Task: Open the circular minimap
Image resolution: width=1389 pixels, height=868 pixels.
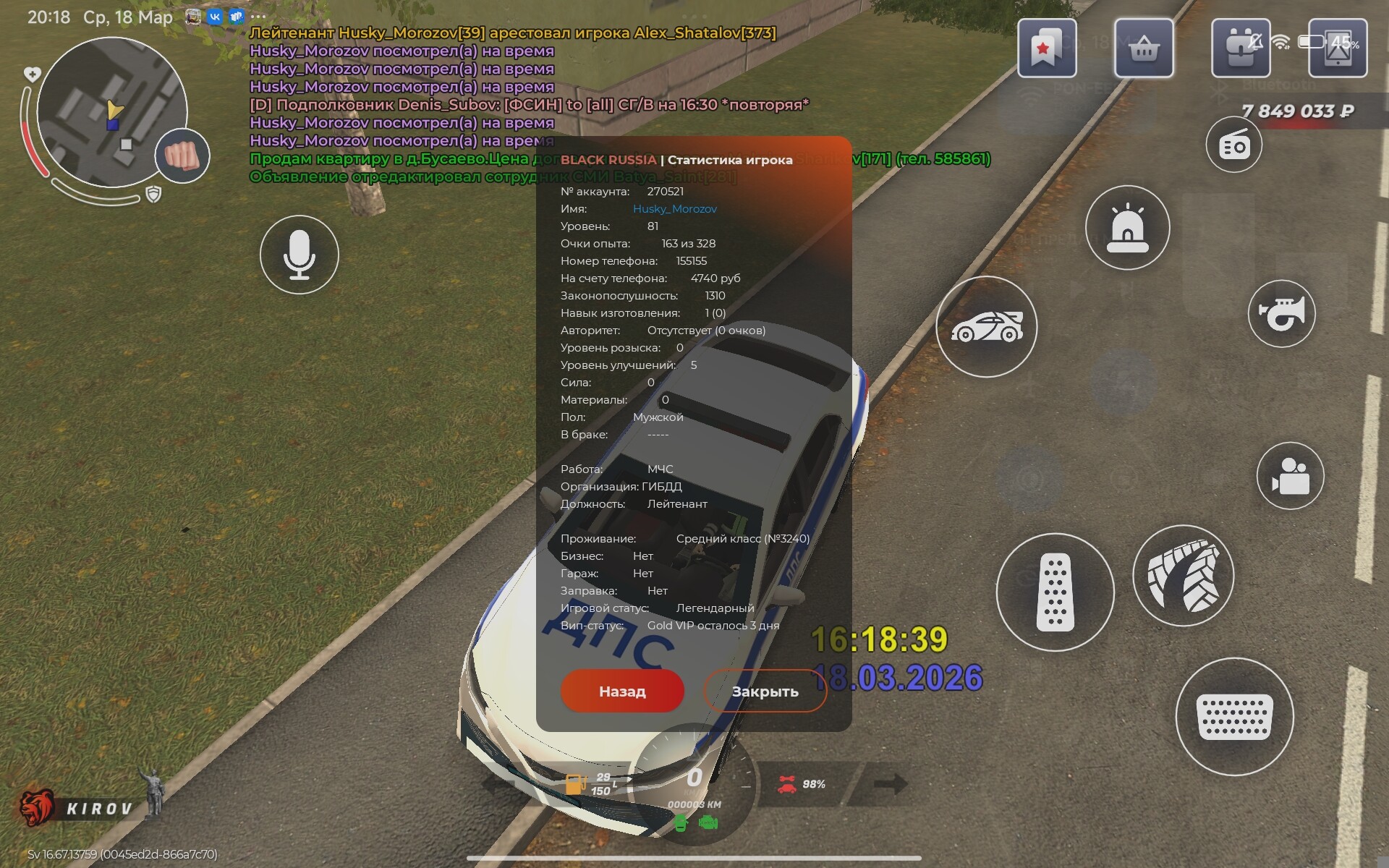Action: tap(111, 112)
